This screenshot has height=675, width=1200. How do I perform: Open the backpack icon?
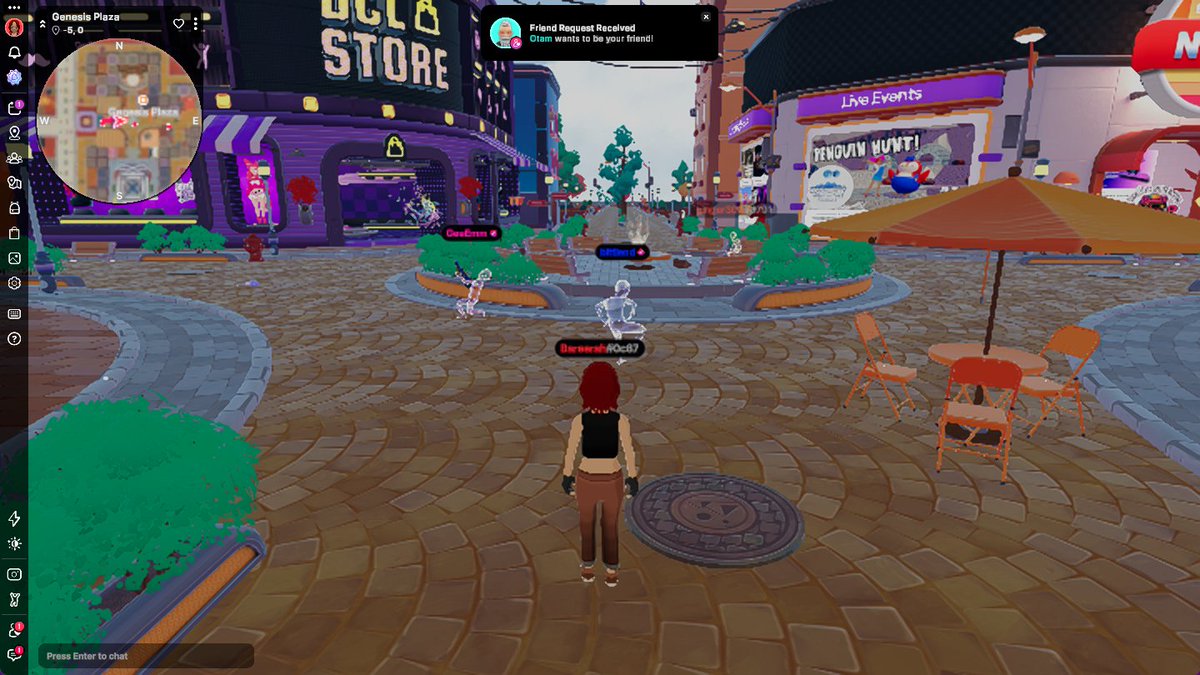pyautogui.click(x=14, y=208)
